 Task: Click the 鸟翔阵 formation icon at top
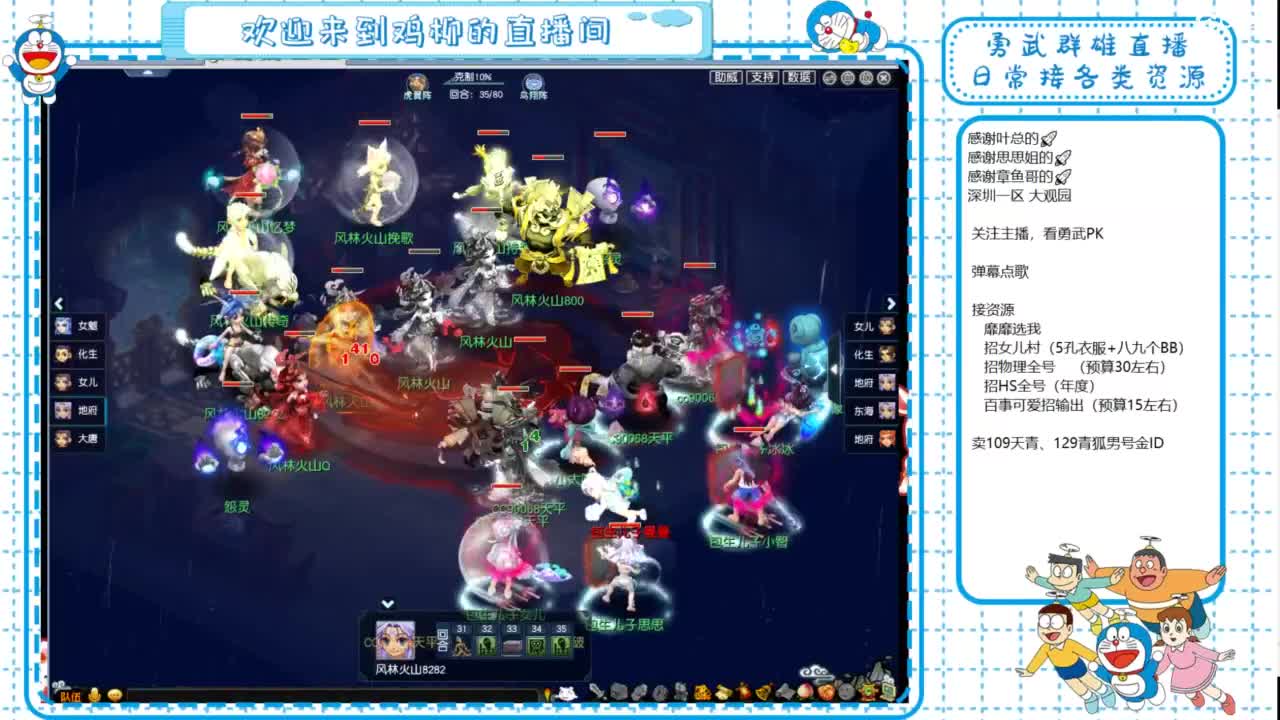[532, 82]
